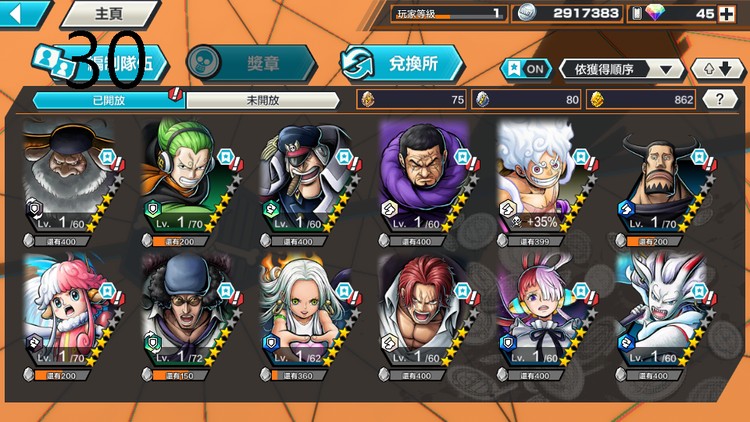
Task: Open help with the question mark button
Action: pos(720,99)
